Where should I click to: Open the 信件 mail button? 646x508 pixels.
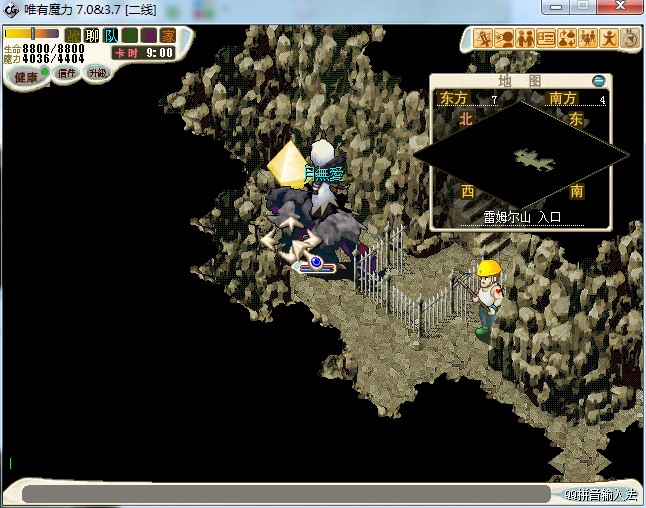click(67, 73)
